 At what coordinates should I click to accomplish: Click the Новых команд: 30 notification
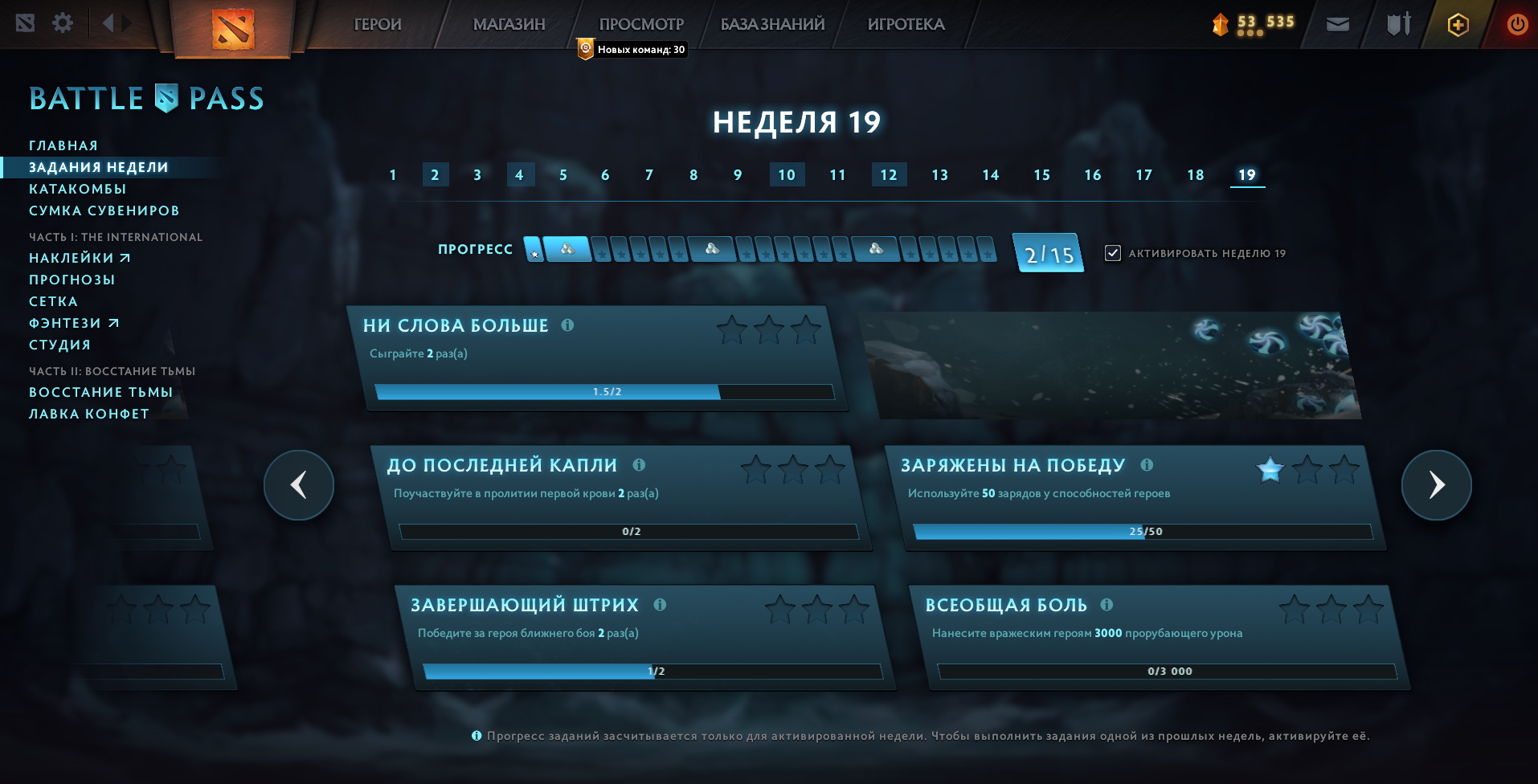pos(632,50)
